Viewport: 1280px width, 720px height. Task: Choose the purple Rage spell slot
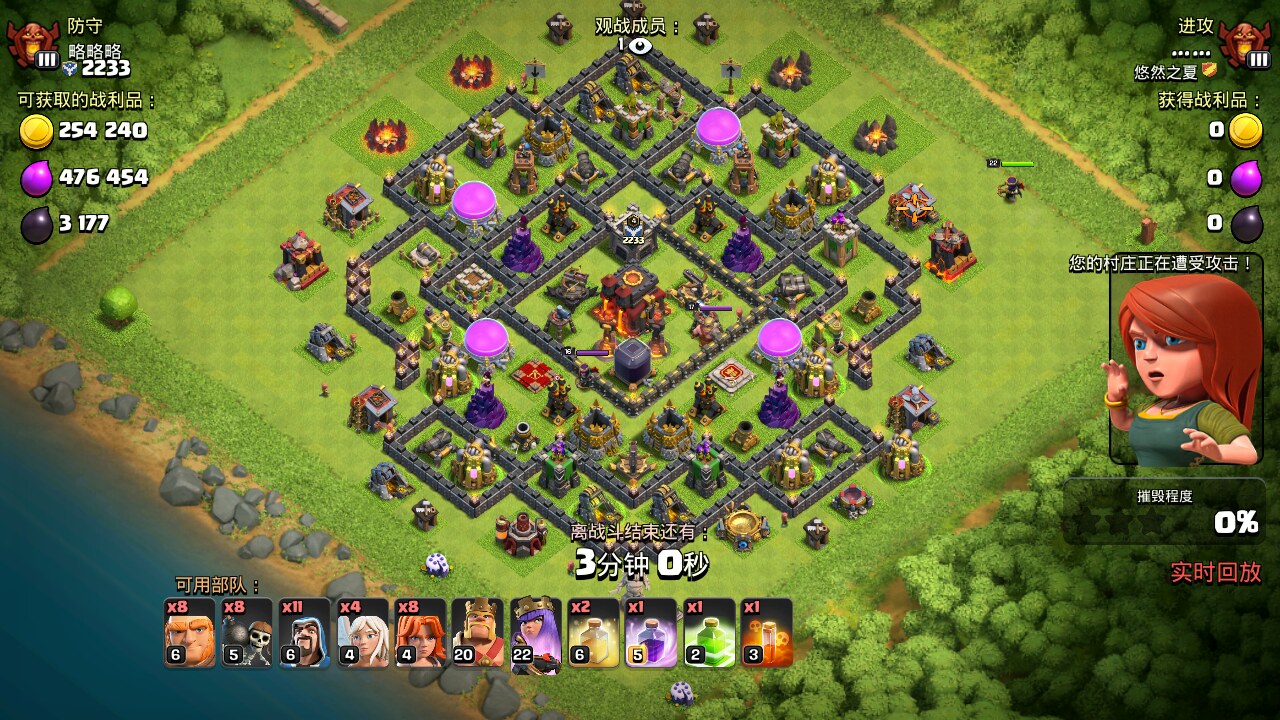pyautogui.click(x=651, y=633)
